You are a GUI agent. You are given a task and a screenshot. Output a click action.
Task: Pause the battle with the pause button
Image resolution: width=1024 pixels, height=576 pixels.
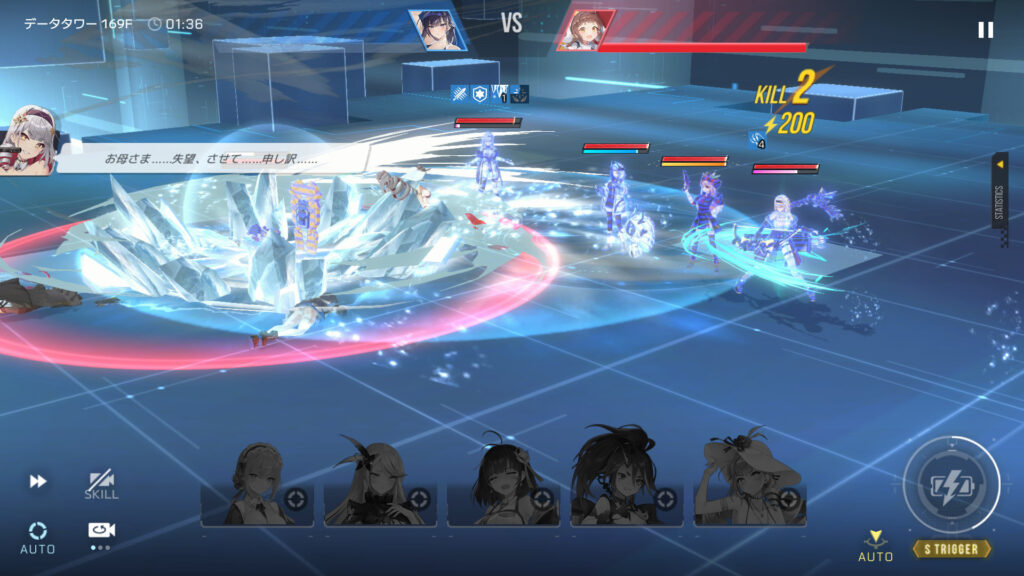coord(985,30)
